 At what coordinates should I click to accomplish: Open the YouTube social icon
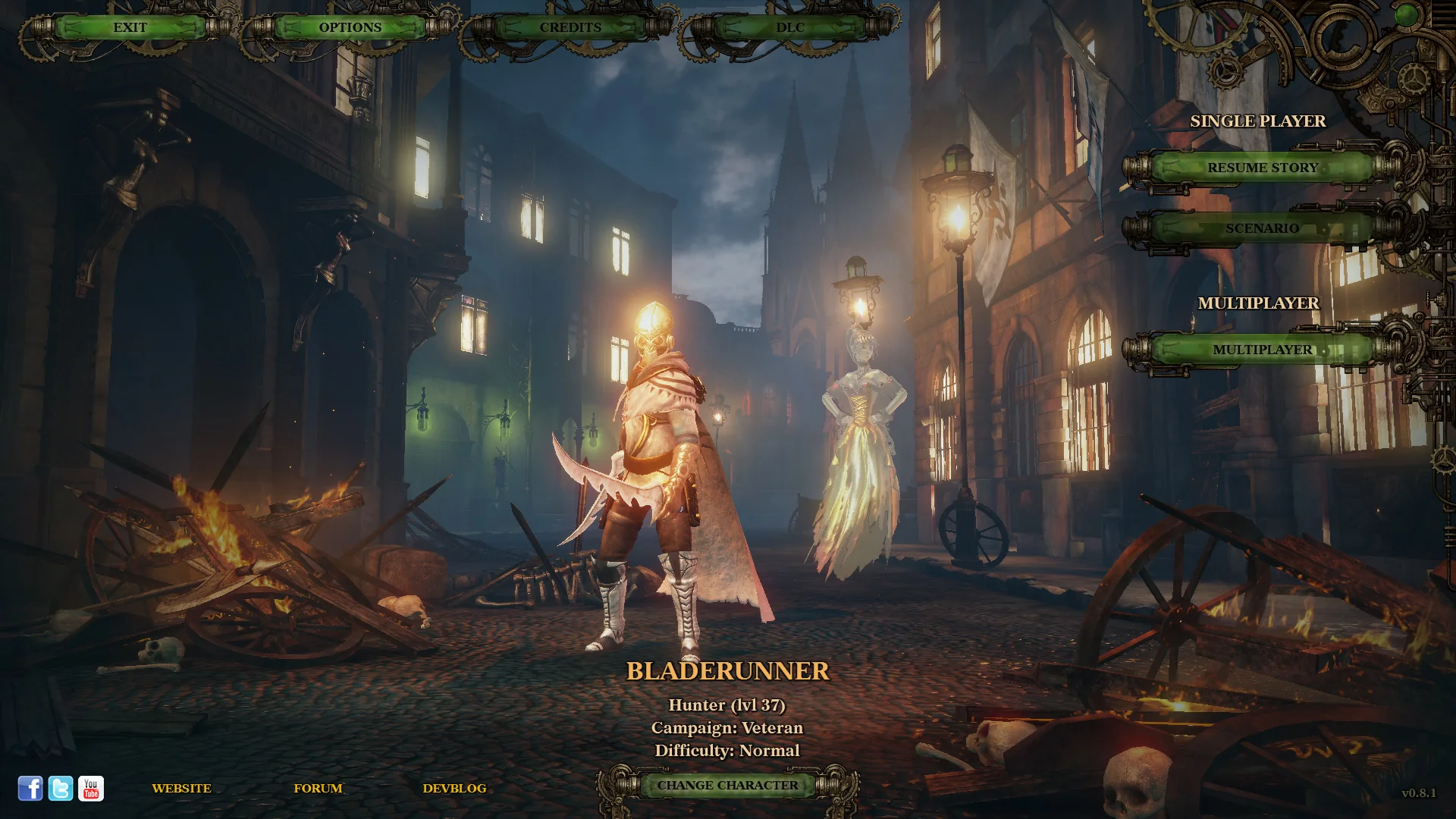point(91,788)
